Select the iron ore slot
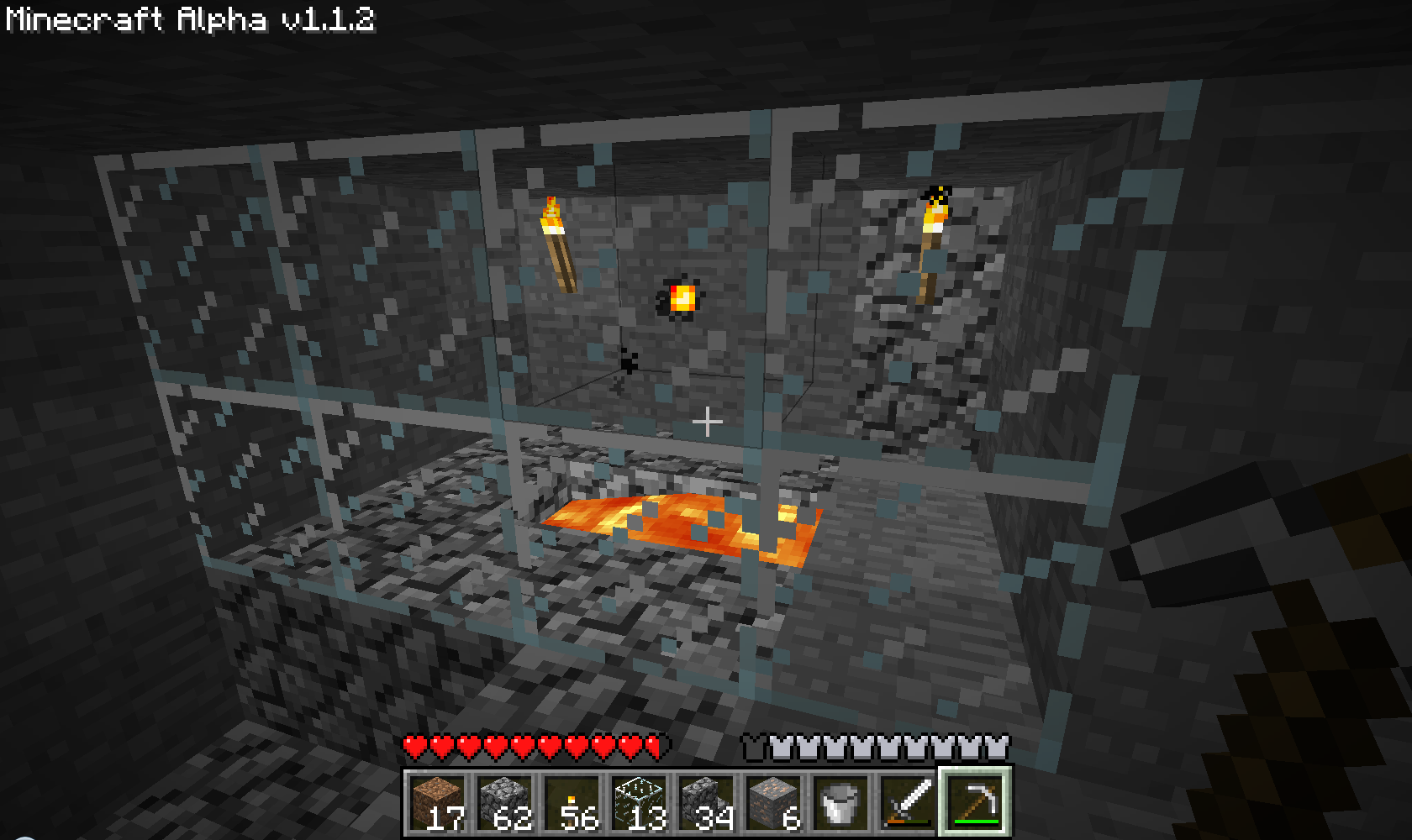The width and height of the screenshot is (1412, 840). (774, 802)
